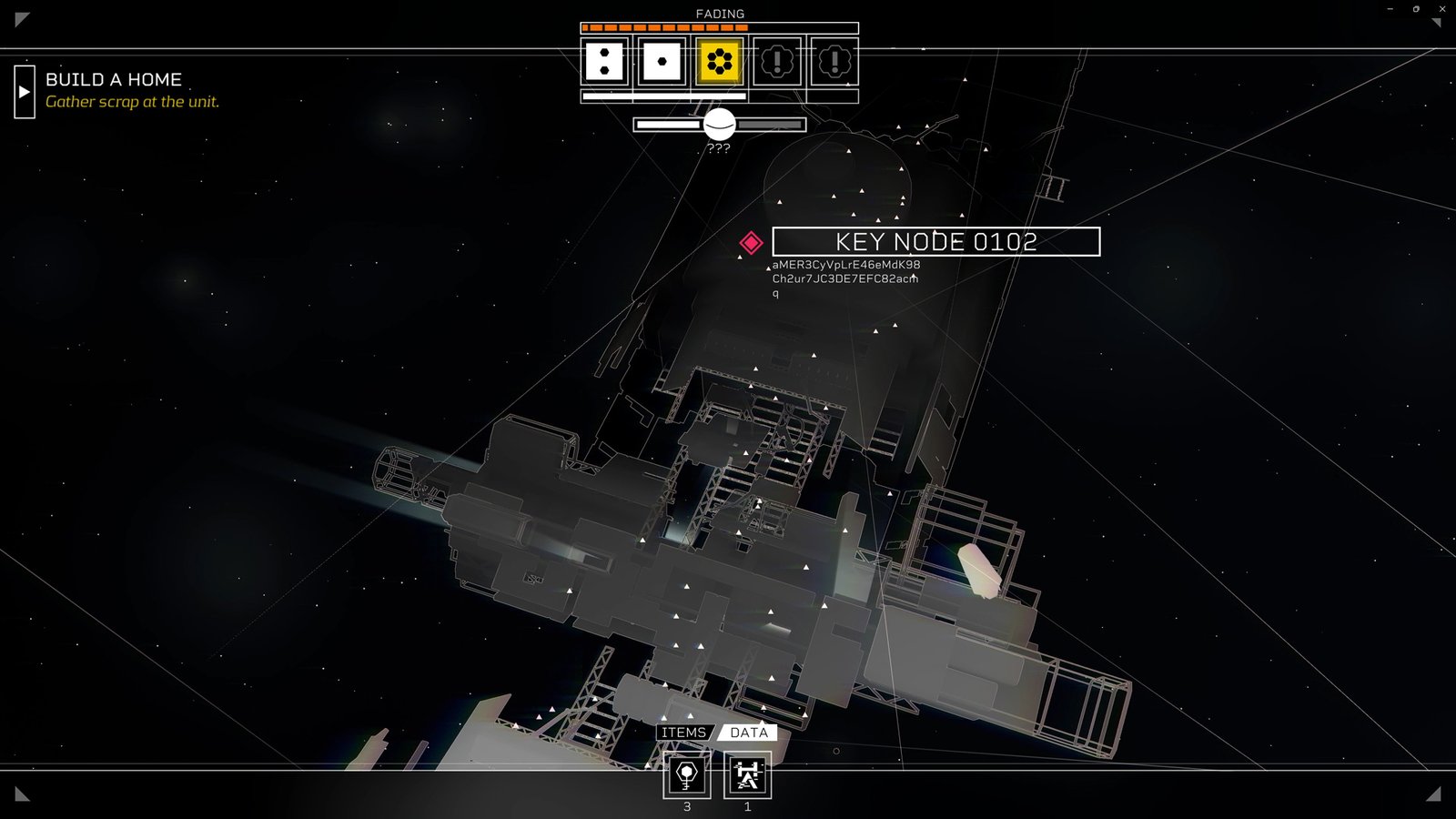The image size is (1456, 819).
Task: Choose the highlighted yellow six-pip die
Action: tap(719, 62)
